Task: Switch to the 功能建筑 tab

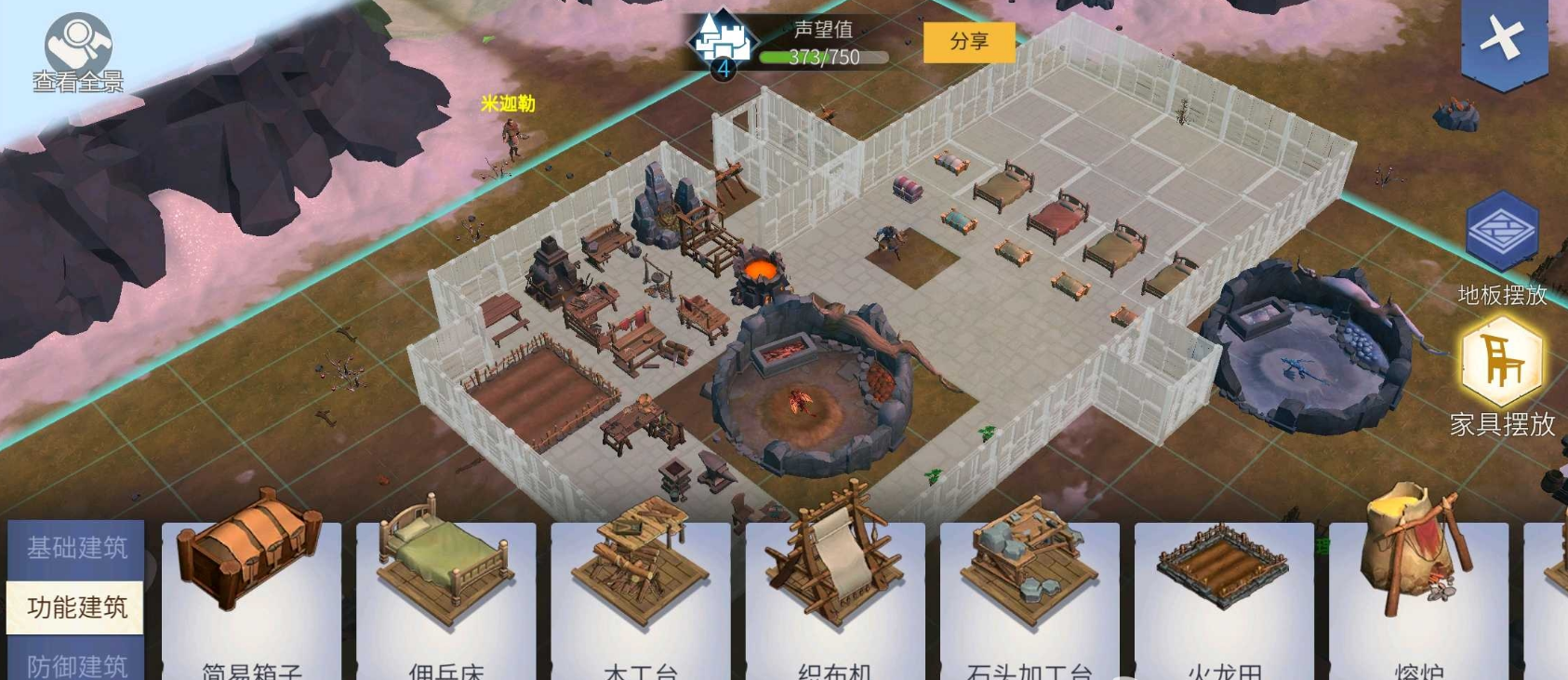Action: coord(76,607)
